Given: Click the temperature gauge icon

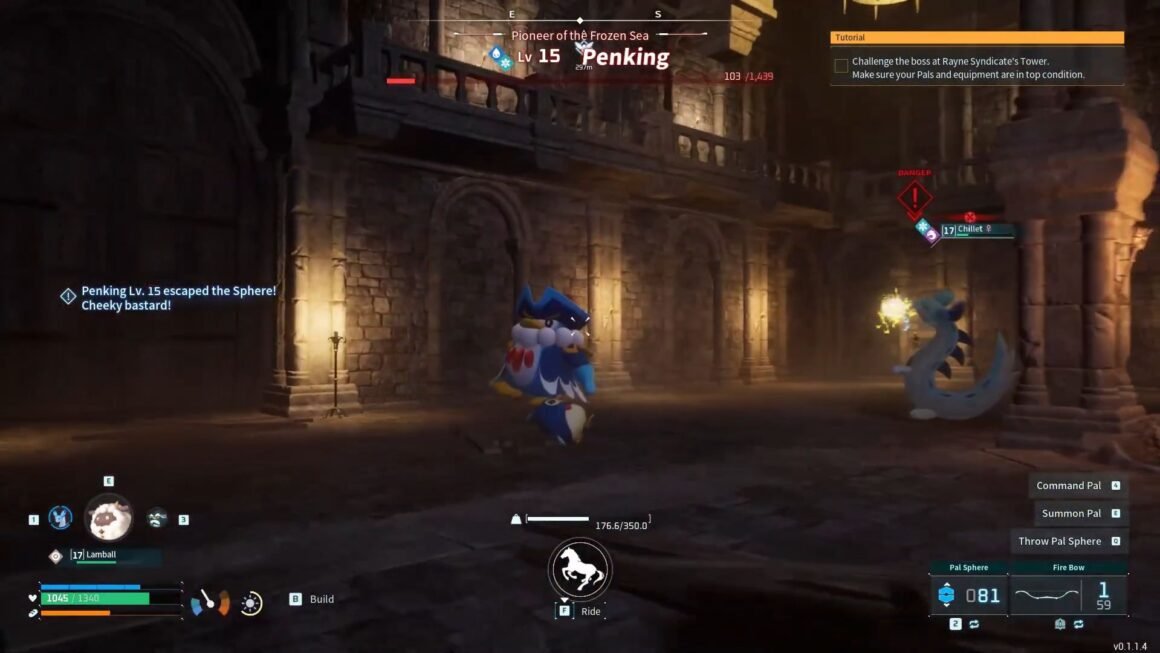Looking at the screenshot, I should [x=211, y=602].
